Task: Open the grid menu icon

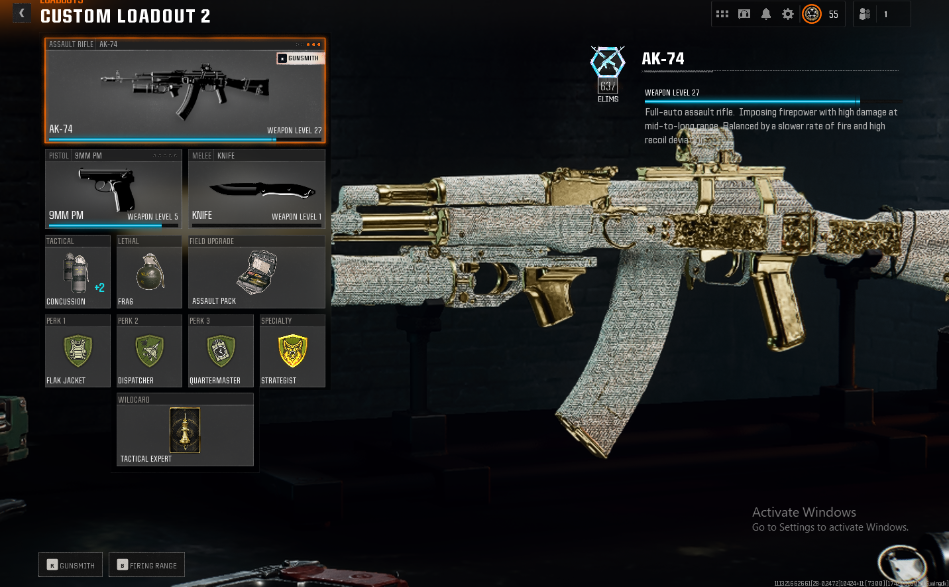Action: pos(722,14)
